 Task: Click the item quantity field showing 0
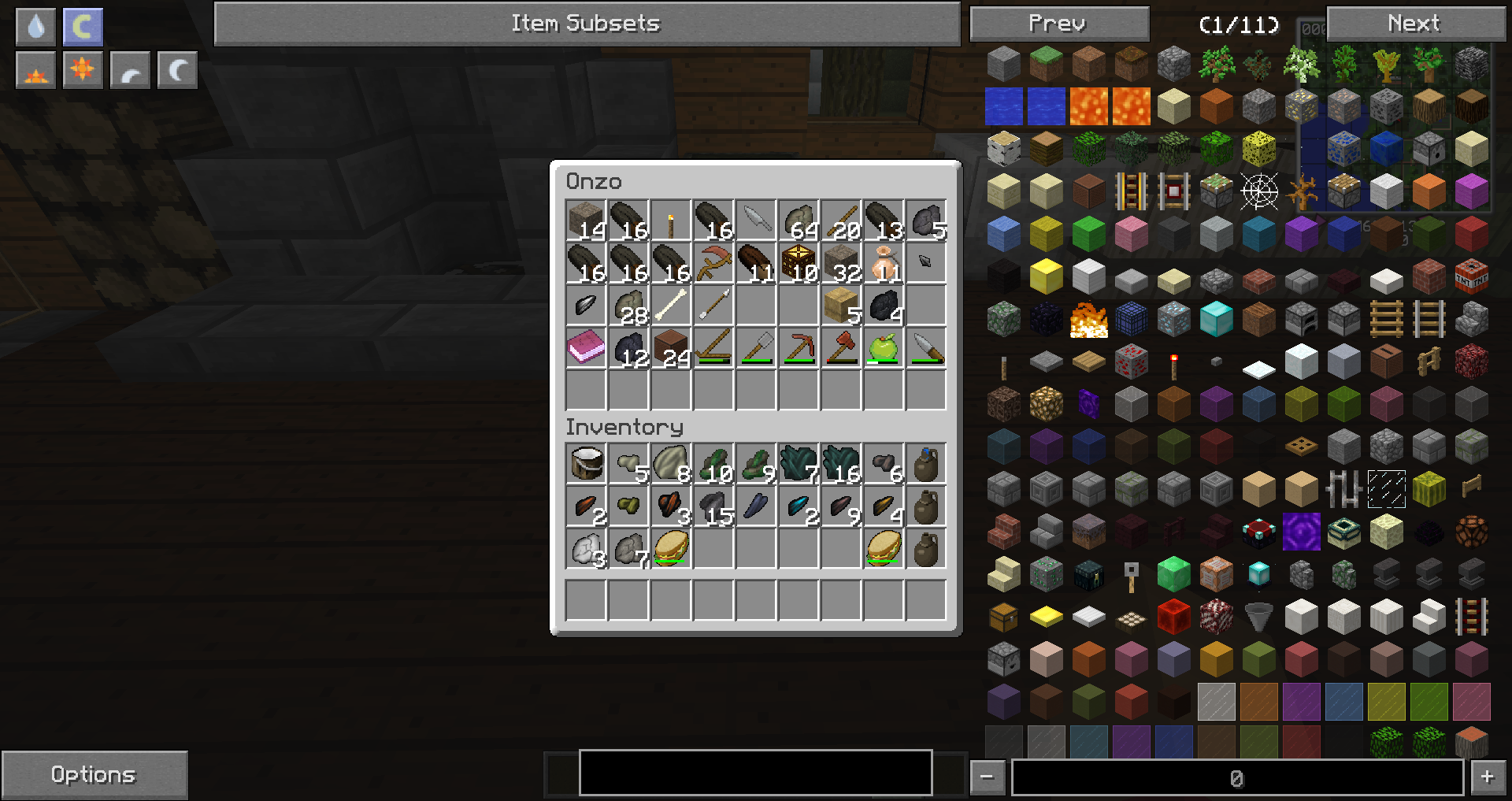point(1236,778)
